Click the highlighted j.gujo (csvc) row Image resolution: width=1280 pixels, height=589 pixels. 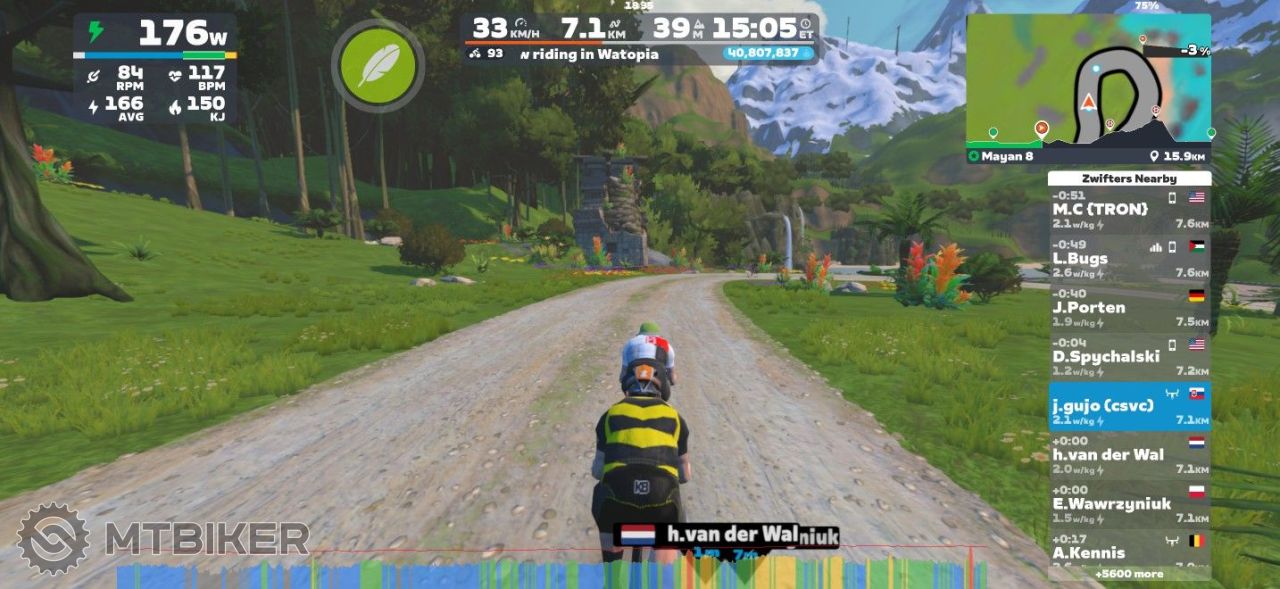[x=1129, y=406]
